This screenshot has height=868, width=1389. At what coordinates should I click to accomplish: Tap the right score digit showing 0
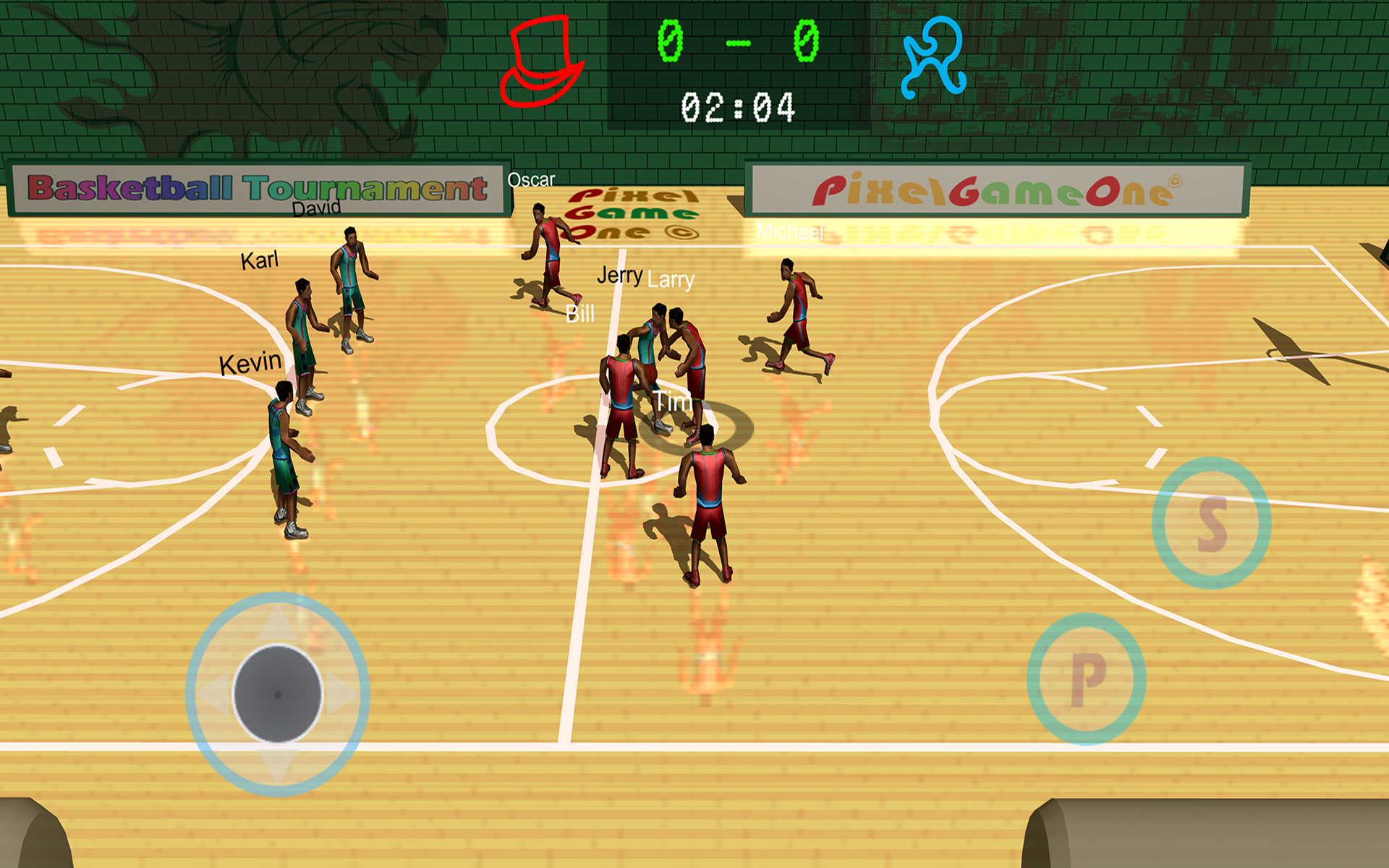point(807,40)
